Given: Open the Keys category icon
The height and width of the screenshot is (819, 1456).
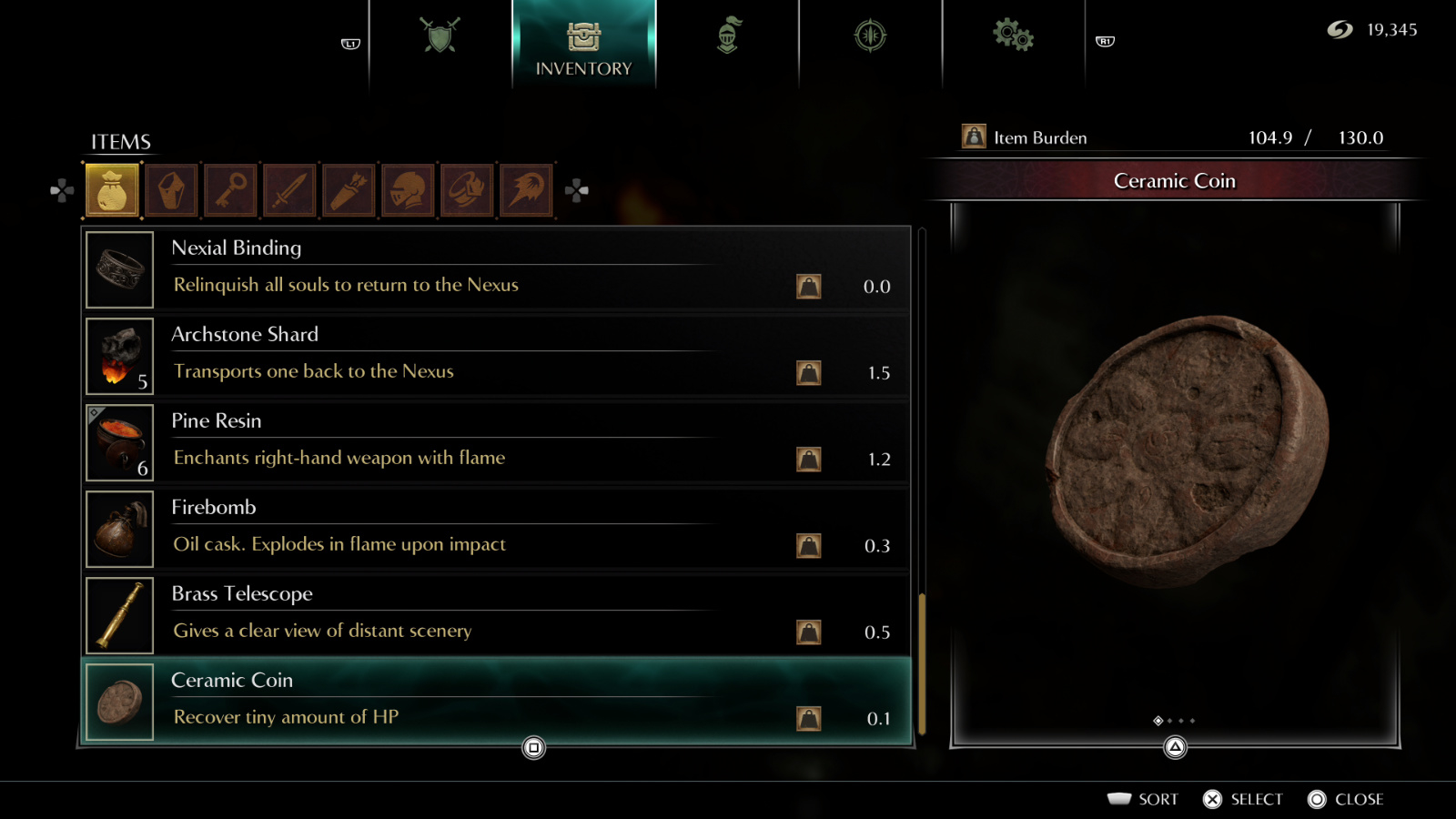Looking at the screenshot, I should pyautogui.click(x=230, y=189).
